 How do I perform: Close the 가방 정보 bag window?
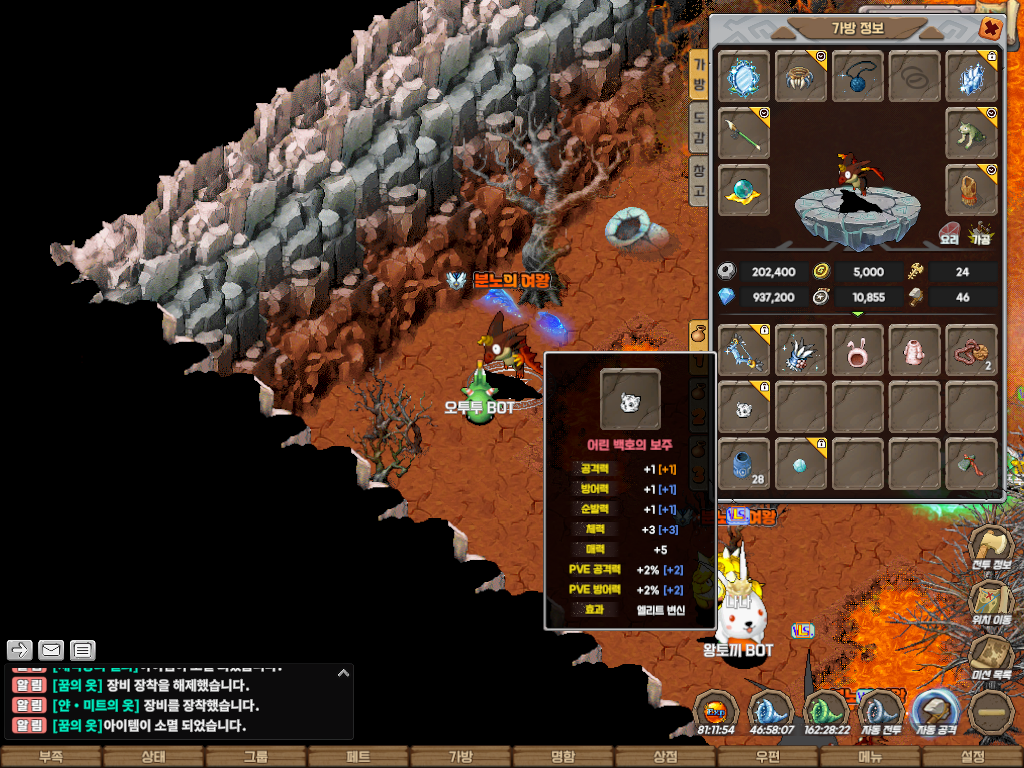990,28
